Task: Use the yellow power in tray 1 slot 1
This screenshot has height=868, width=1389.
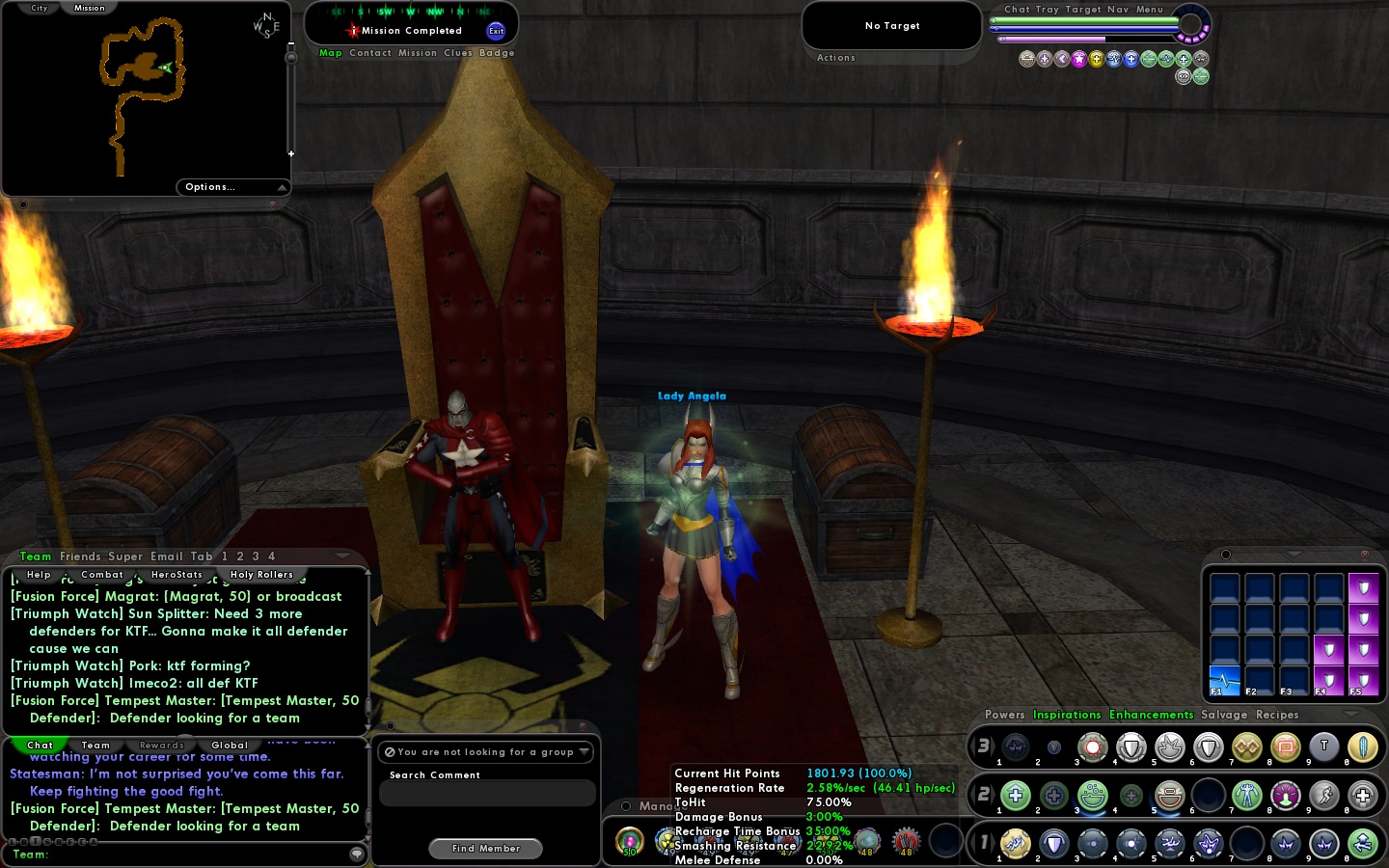Action: pos(1016,844)
